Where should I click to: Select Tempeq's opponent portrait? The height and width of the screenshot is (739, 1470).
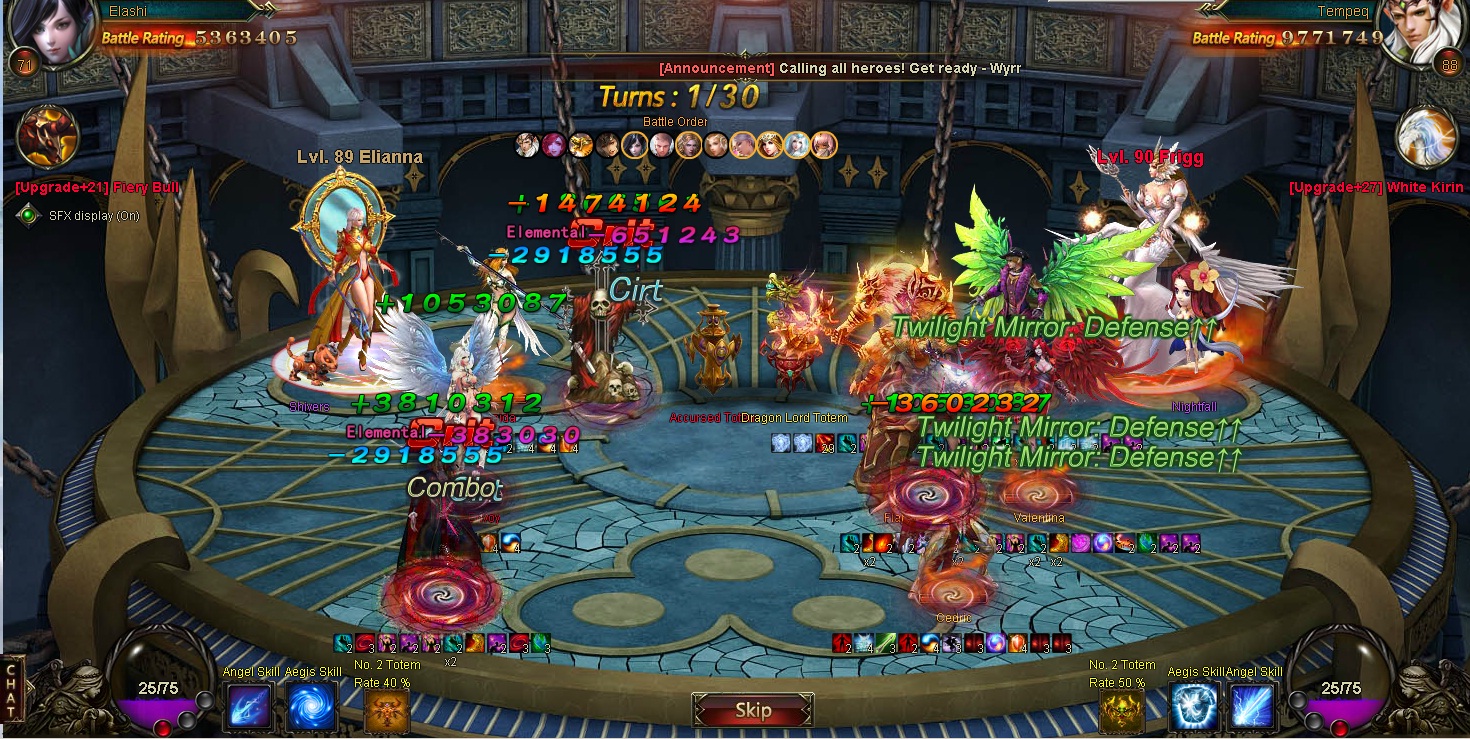[1423, 31]
